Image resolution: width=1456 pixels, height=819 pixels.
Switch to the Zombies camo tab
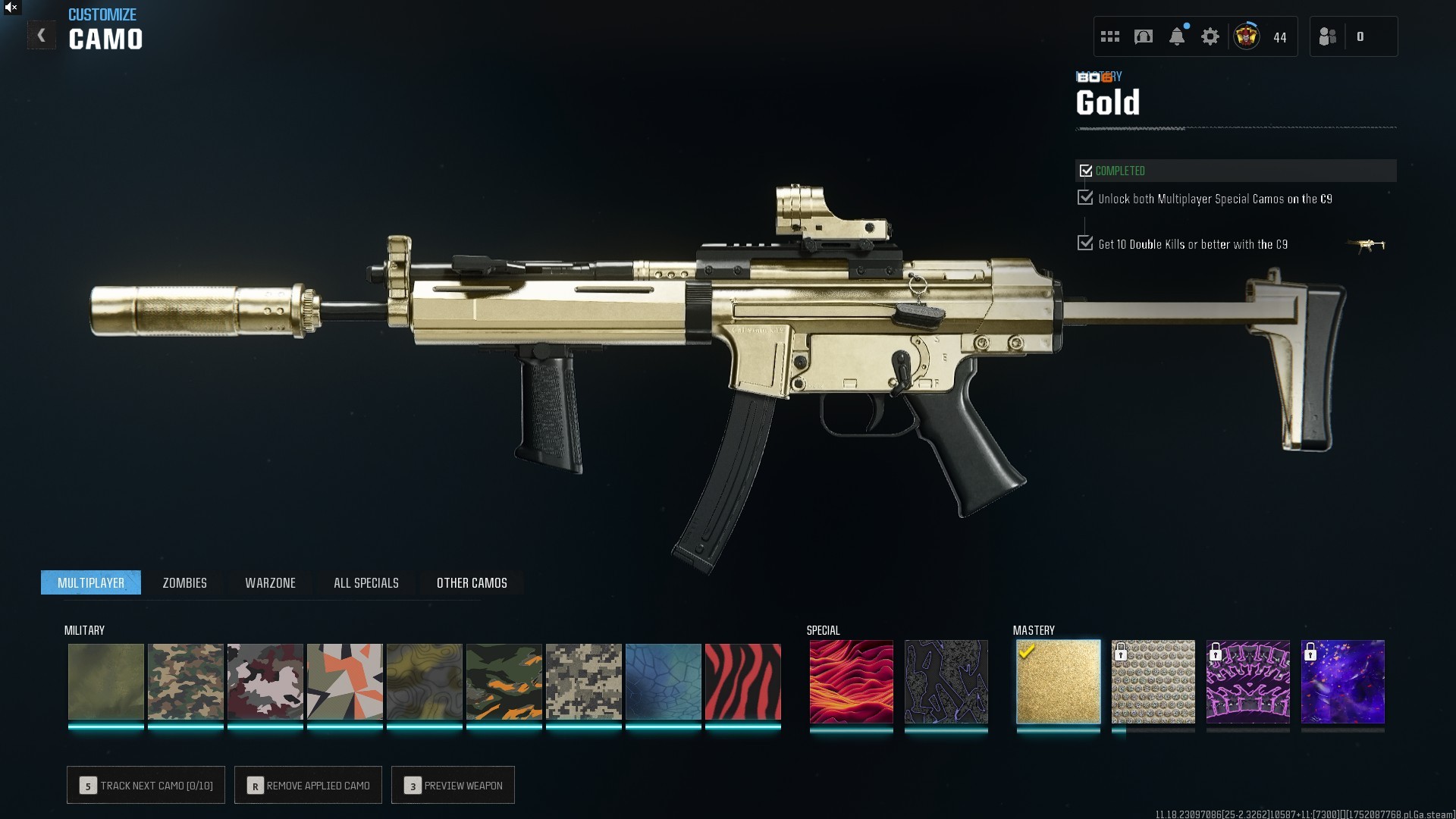tap(184, 582)
